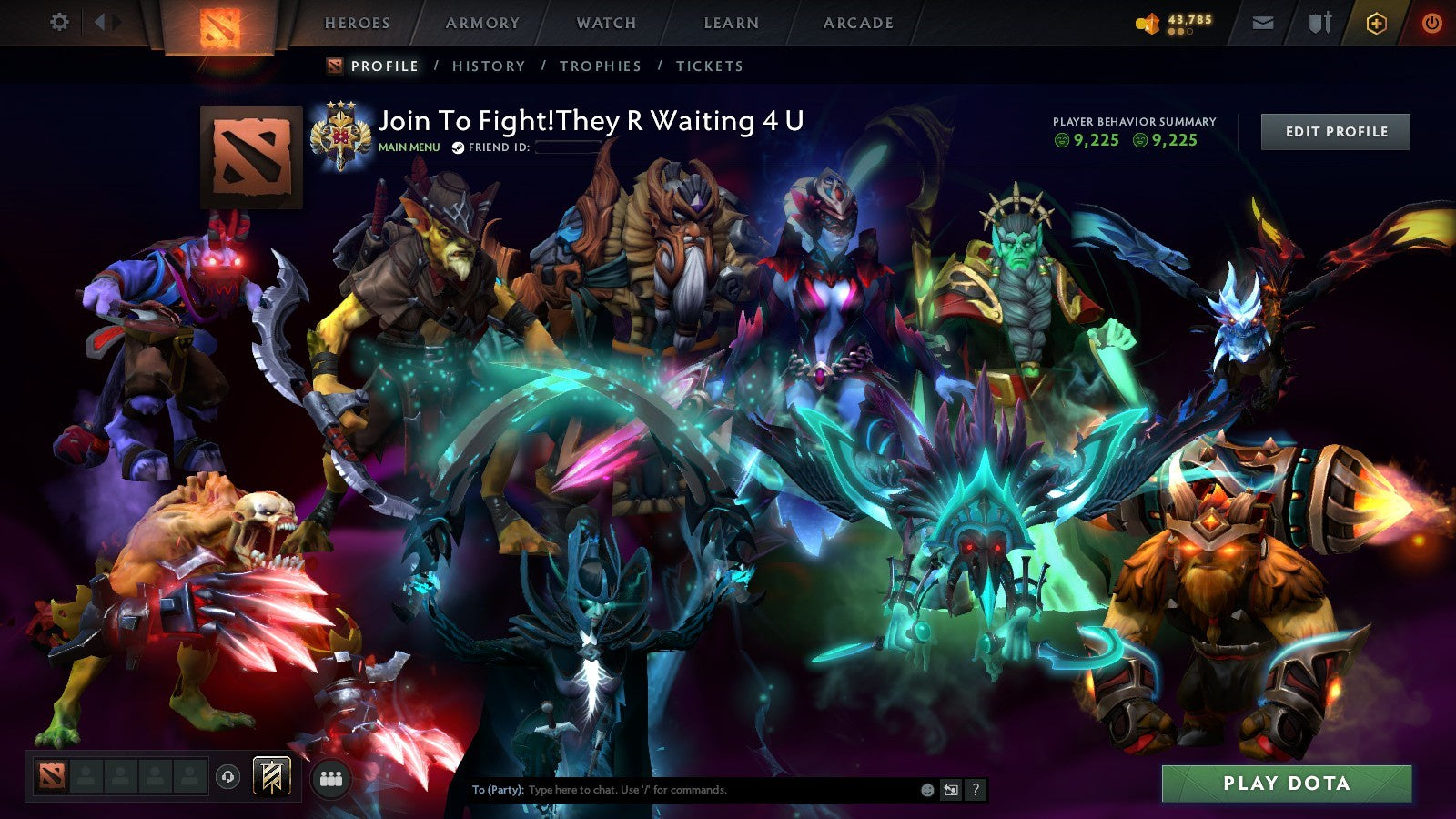Open the mail notifications inbox
Screen dimensions: 1456x819
tap(1261, 23)
